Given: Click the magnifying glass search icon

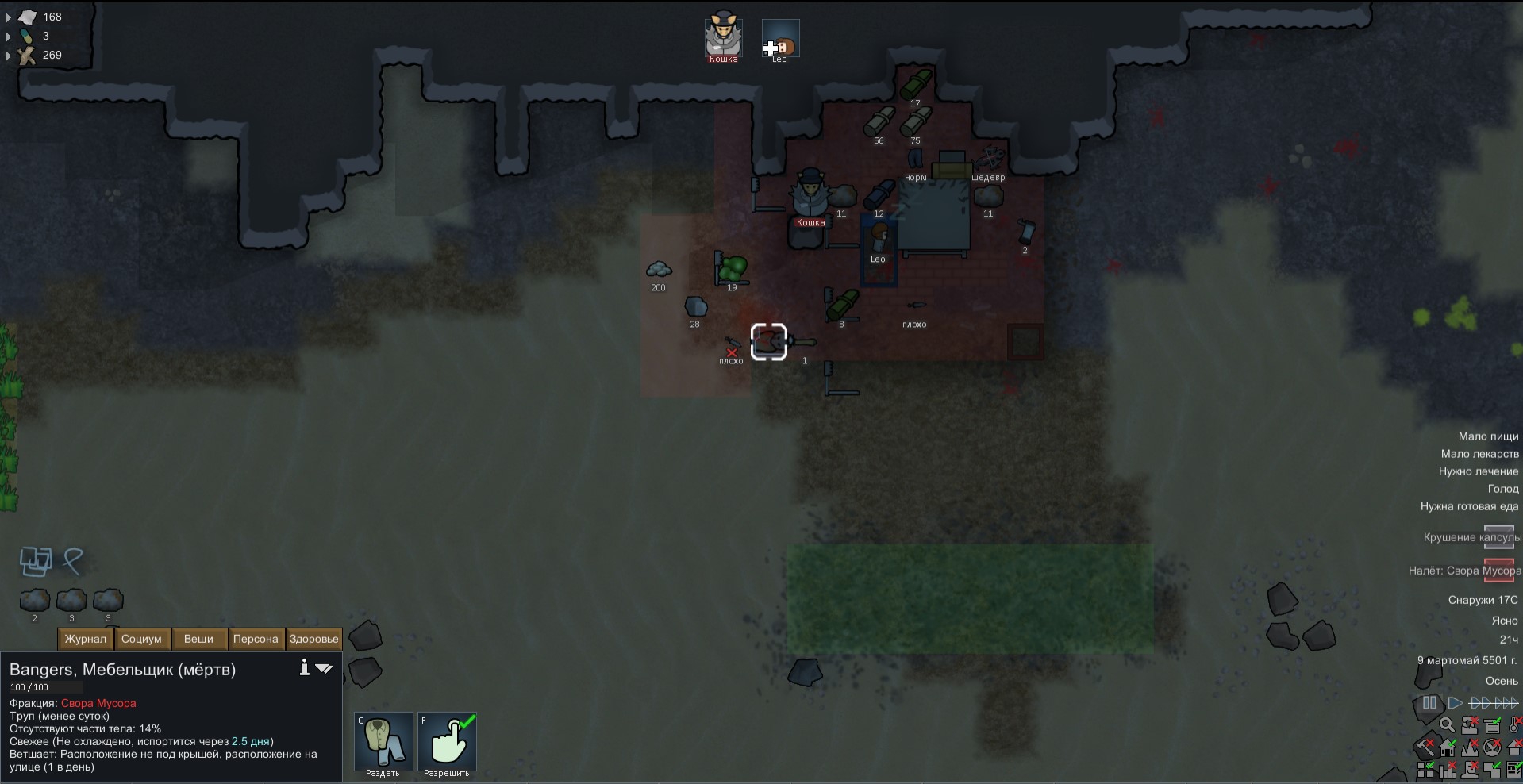Looking at the screenshot, I should click(x=1447, y=725).
